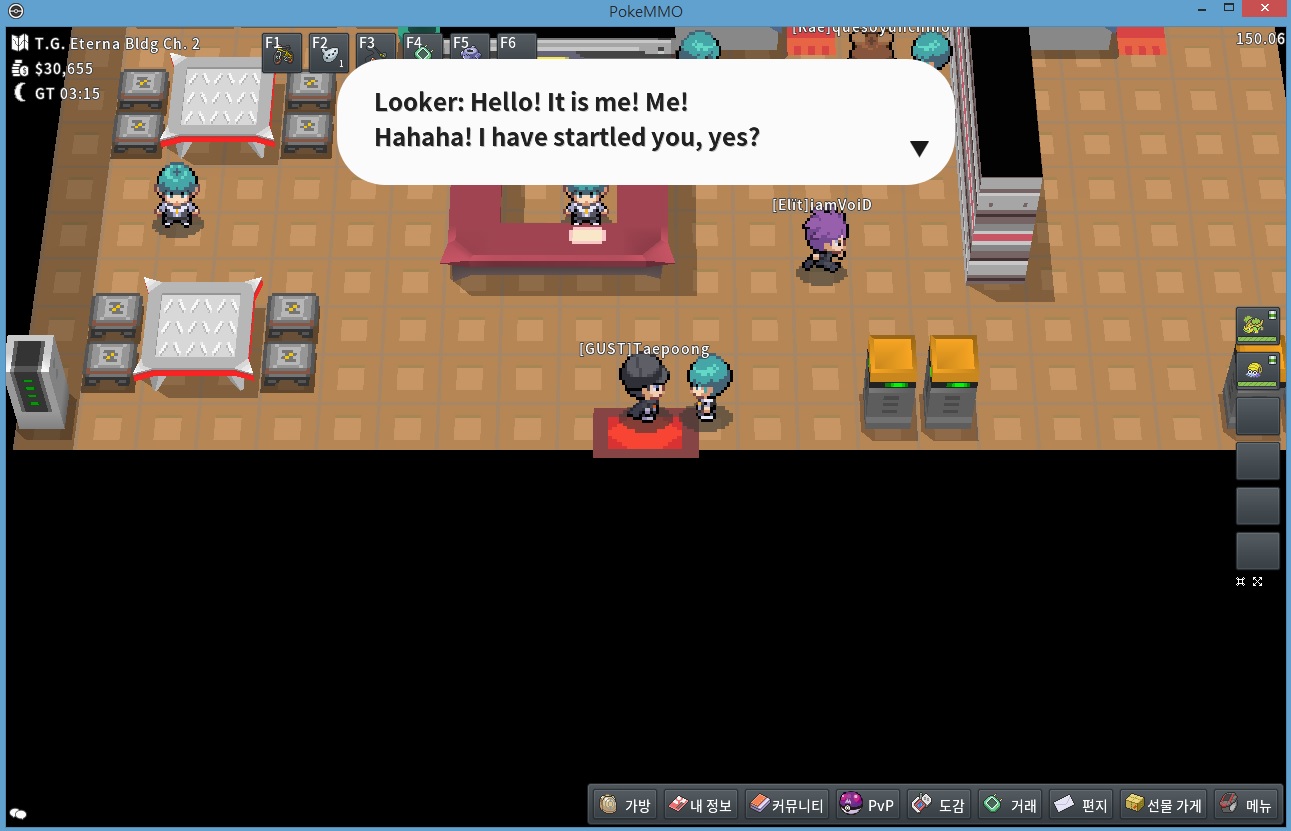Open the 커뮤니티 community panel
Image resolution: width=1291 pixels, height=831 pixels.
pos(788,804)
